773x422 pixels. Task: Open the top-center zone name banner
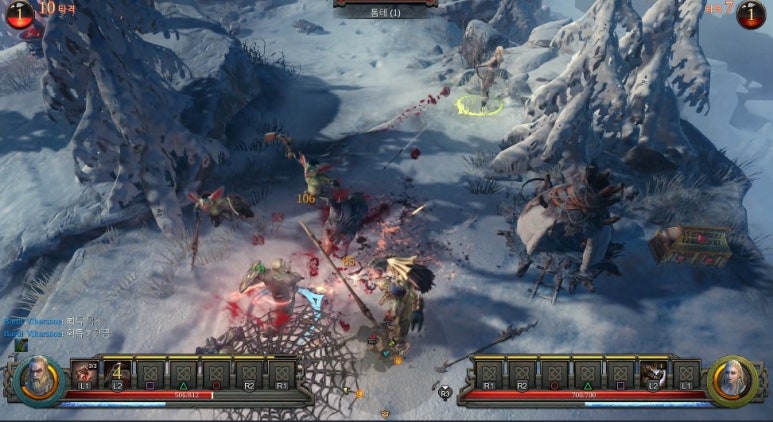click(385, 12)
